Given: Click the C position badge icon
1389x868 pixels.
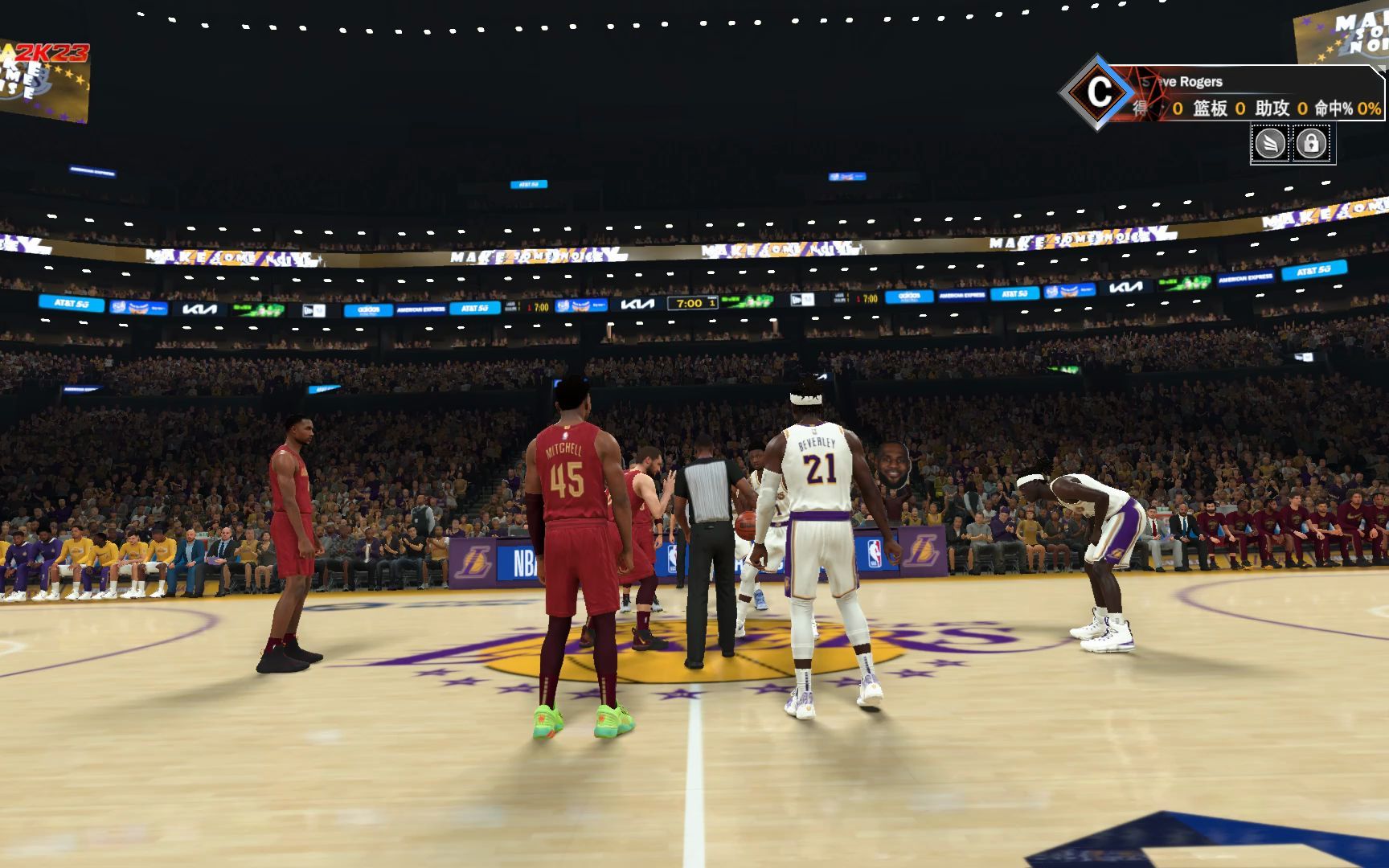Looking at the screenshot, I should [1100, 93].
